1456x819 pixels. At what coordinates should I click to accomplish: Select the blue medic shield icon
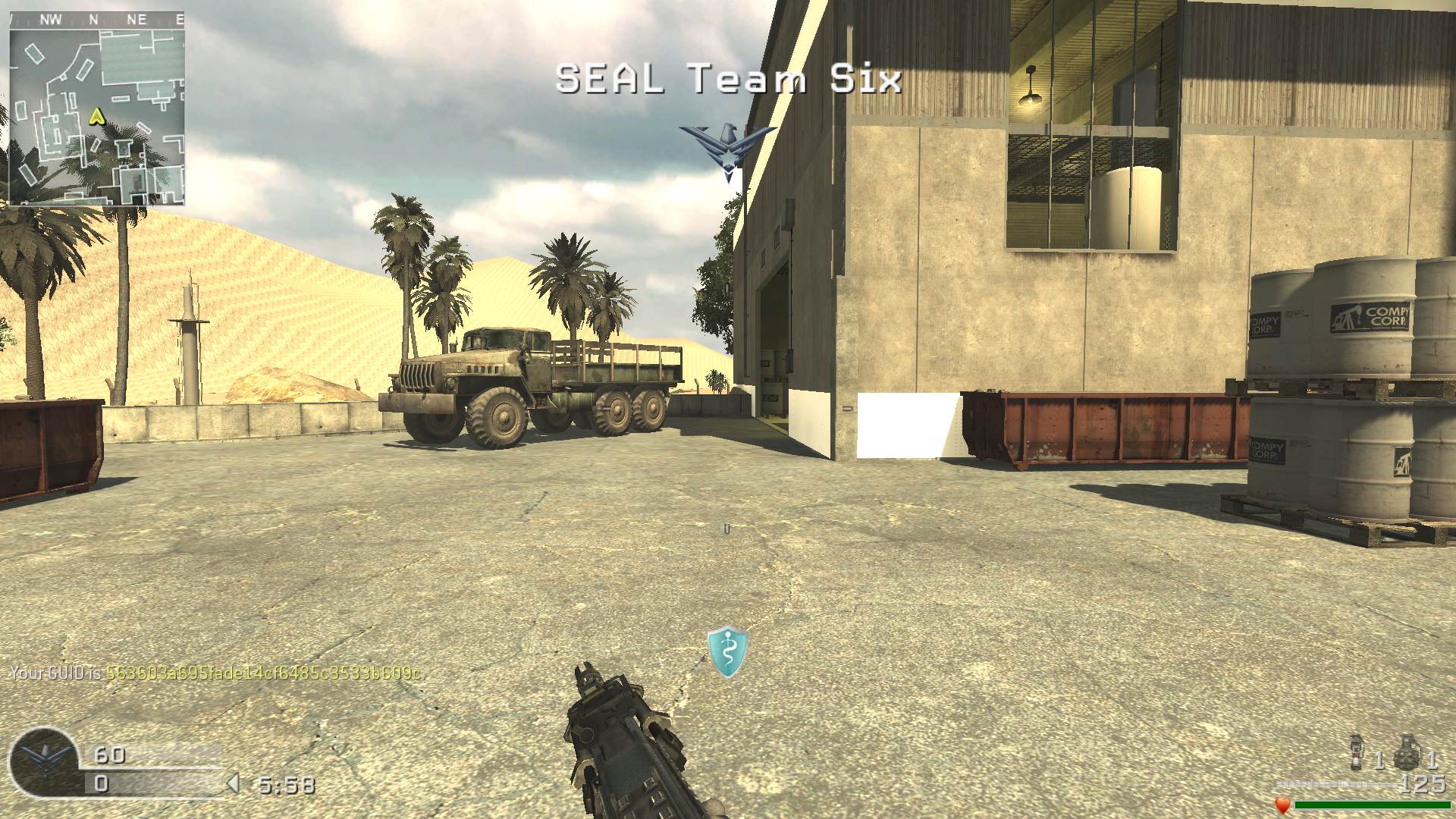click(x=727, y=651)
